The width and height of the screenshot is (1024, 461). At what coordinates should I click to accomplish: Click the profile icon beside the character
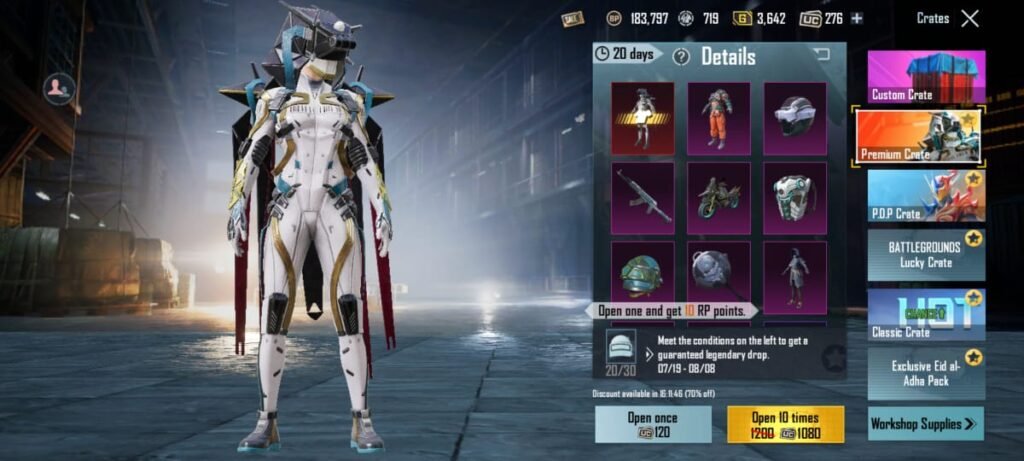[58, 89]
